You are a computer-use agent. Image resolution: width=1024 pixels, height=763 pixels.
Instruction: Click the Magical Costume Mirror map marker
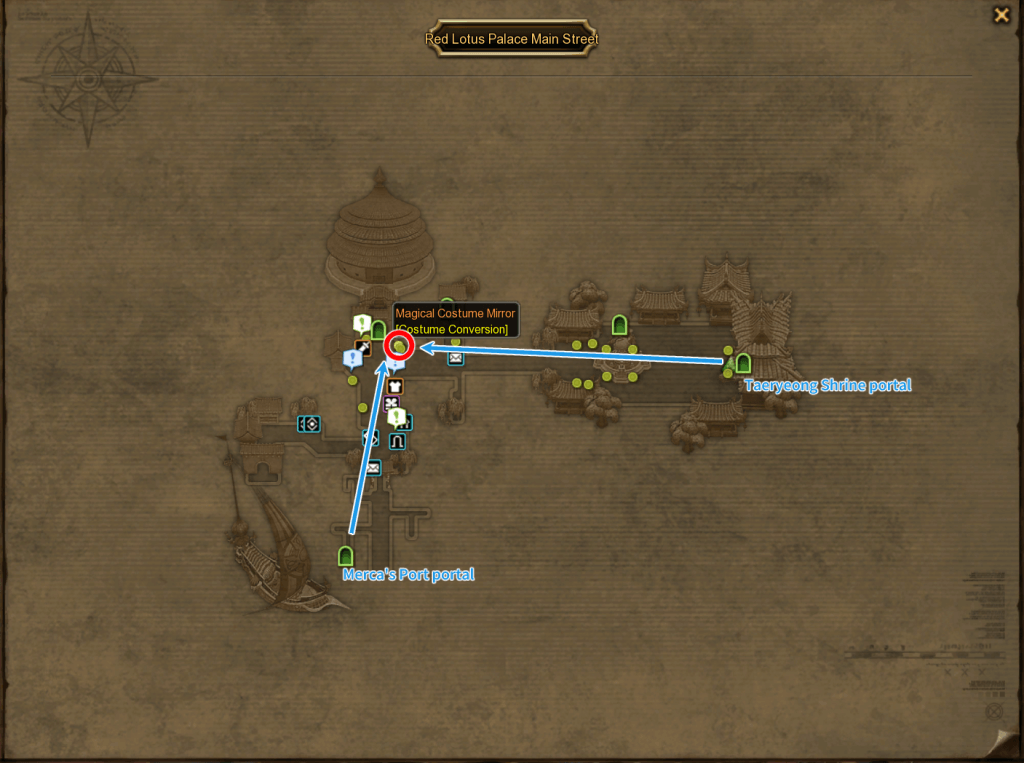pyautogui.click(x=400, y=346)
